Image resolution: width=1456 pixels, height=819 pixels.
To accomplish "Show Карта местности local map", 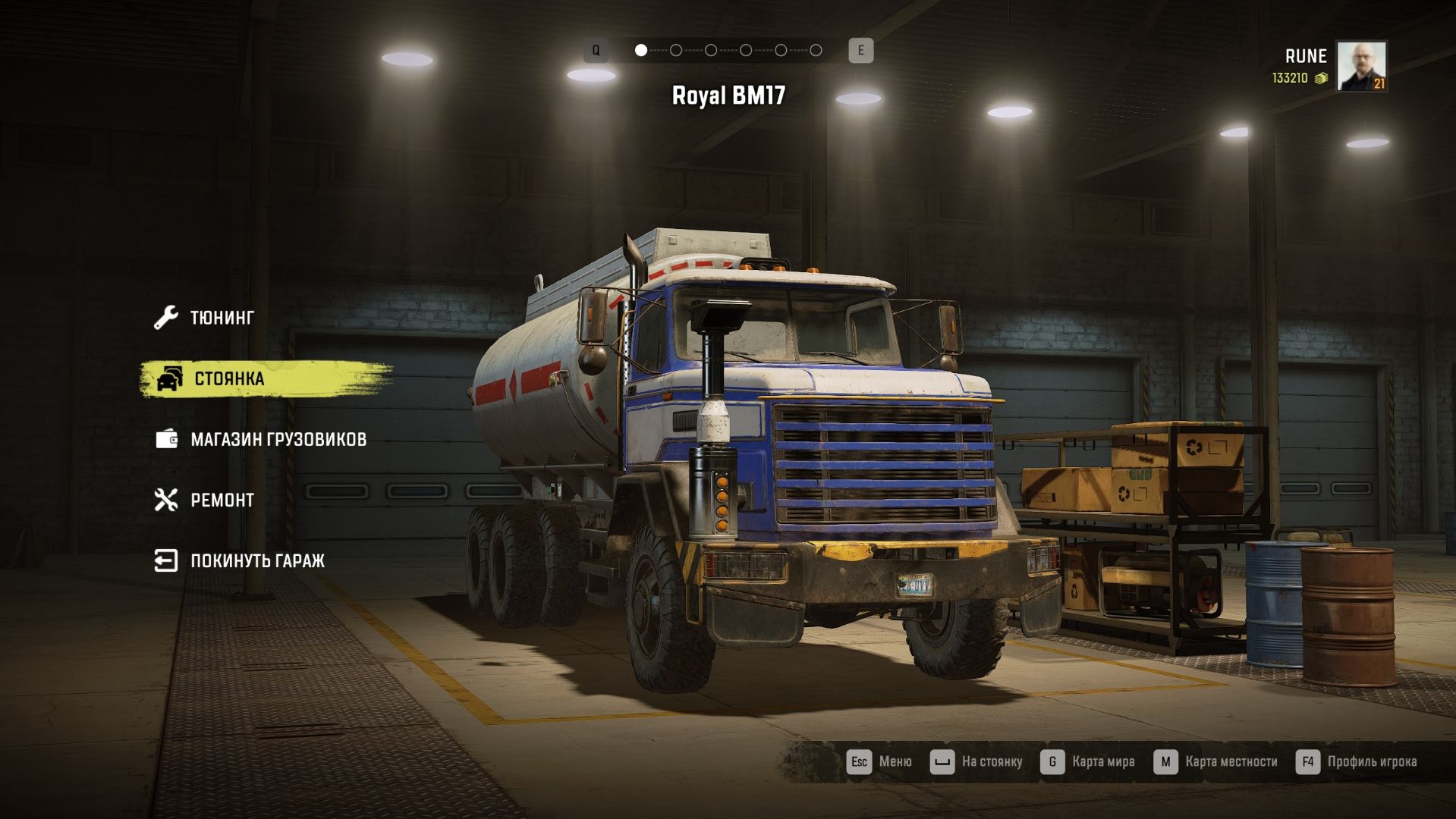I will click(1215, 761).
